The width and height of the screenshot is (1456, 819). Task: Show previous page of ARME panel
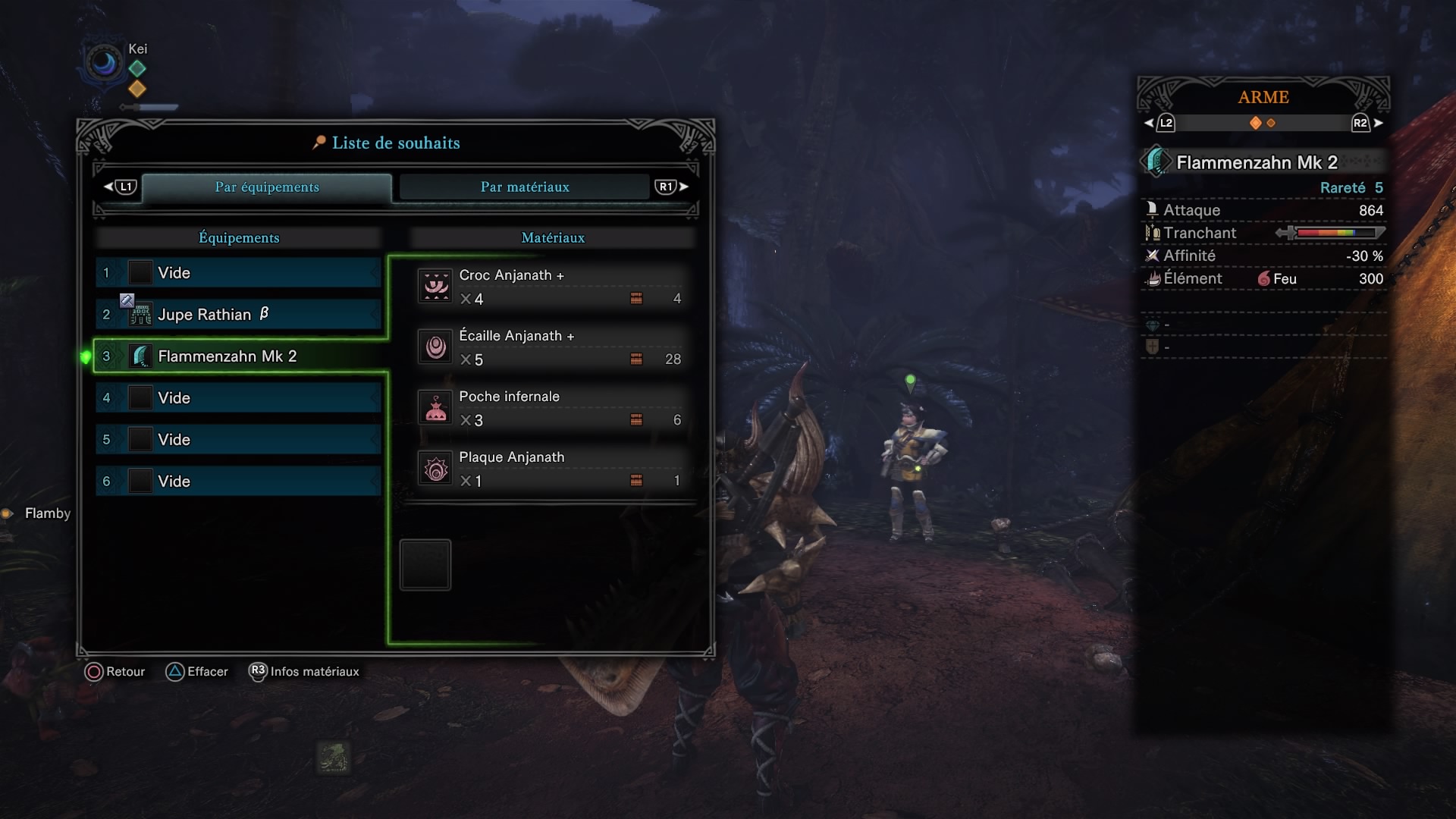[1159, 123]
